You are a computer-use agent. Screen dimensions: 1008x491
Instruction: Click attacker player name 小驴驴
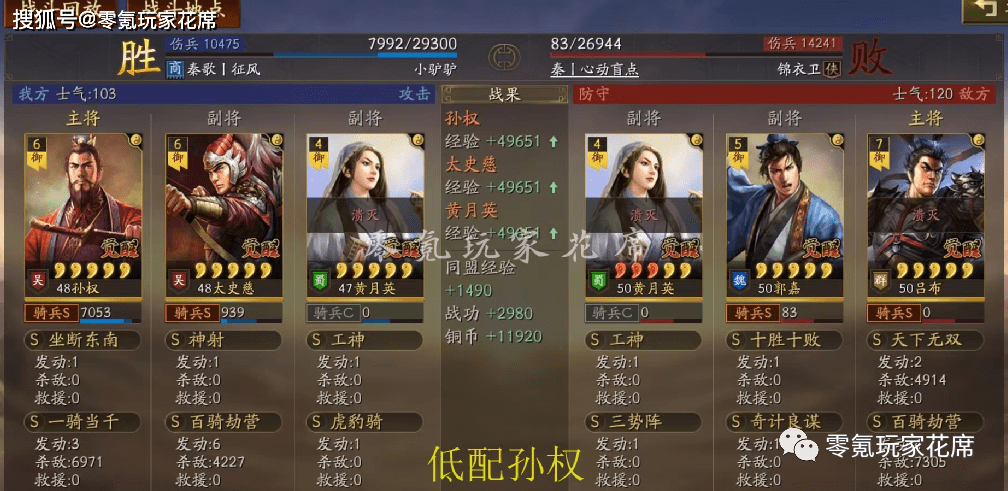(435, 70)
